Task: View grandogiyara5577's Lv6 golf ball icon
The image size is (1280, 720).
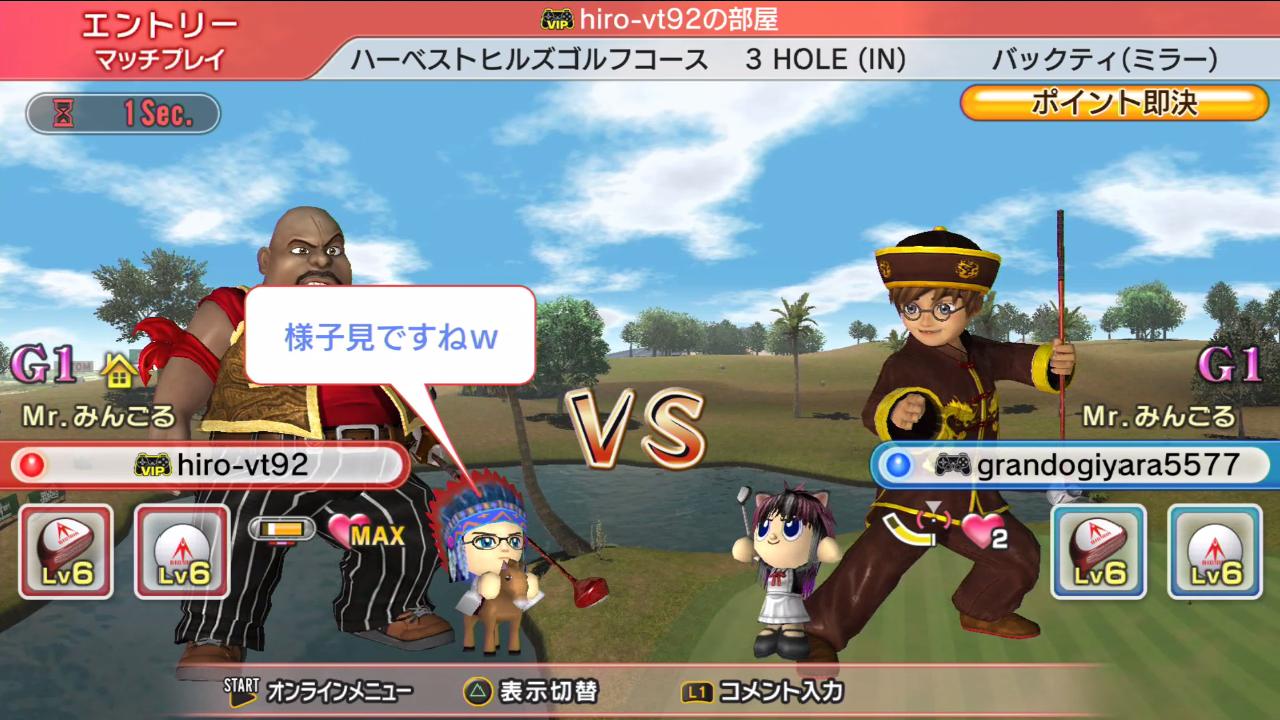Action: coord(1214,551)
